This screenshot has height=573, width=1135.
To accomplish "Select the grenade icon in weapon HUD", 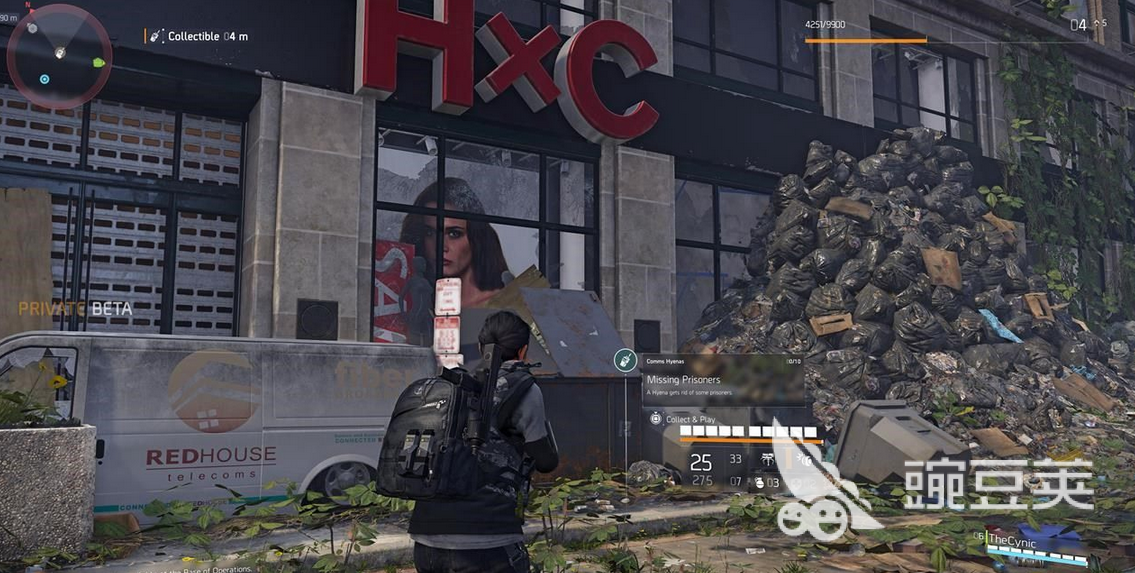I will click(x=760, y=483).
